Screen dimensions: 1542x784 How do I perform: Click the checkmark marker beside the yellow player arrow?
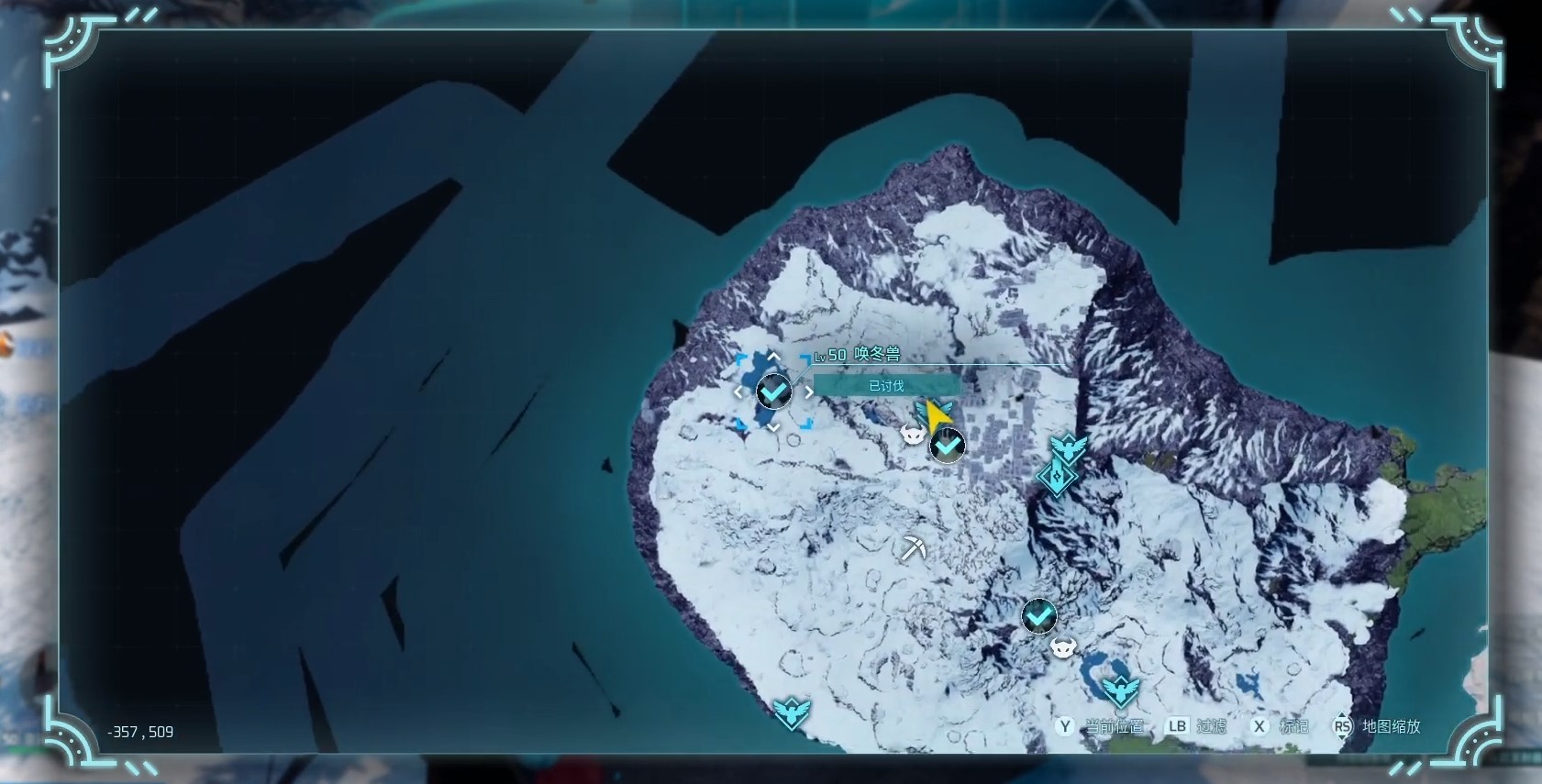point(948,447)
